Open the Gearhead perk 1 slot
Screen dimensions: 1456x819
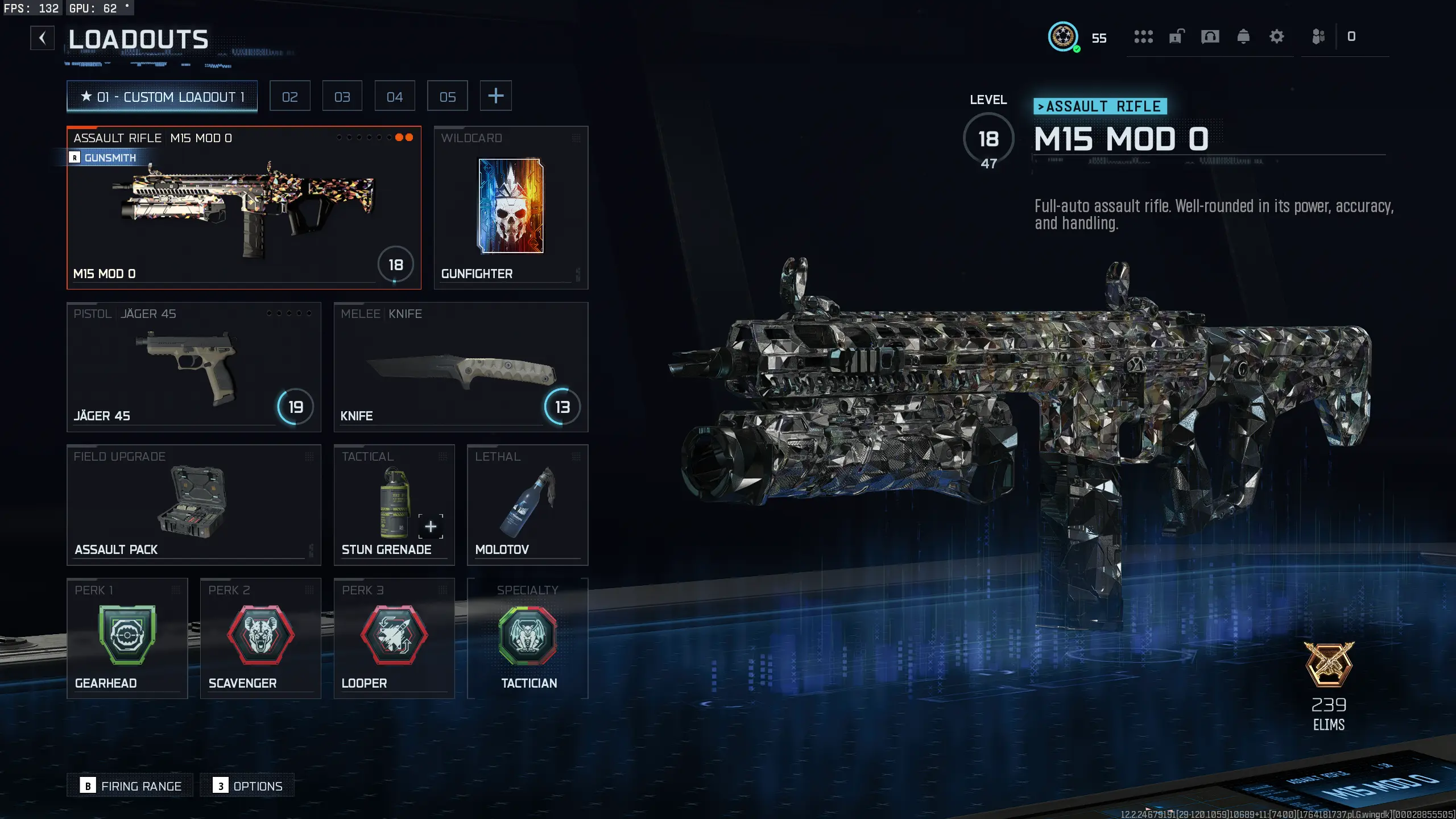coord(127,638)
